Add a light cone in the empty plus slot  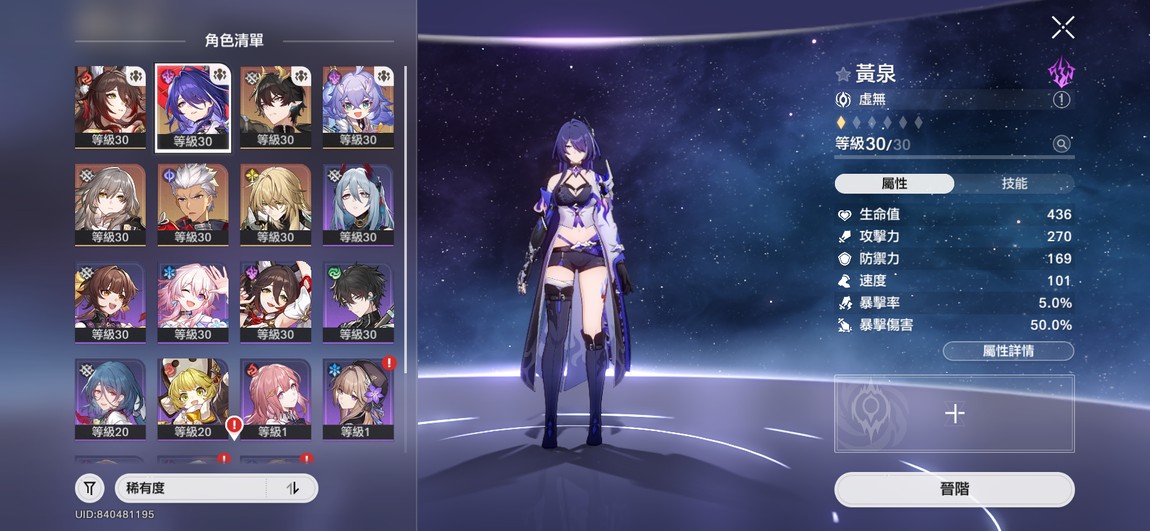(x=954, y=413)
